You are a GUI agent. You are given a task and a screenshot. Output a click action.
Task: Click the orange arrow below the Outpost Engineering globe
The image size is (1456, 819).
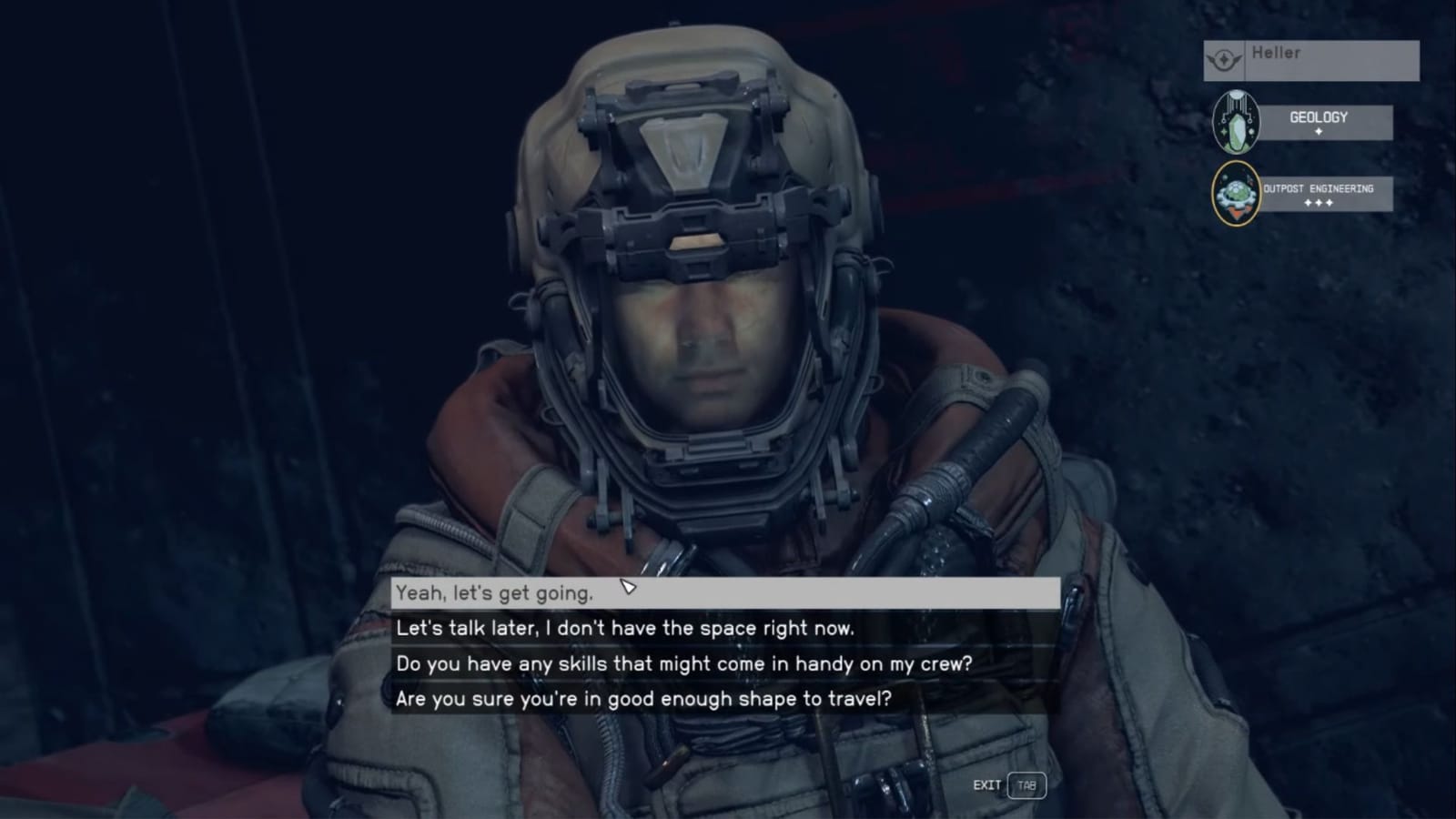[x=1237, y=212]
